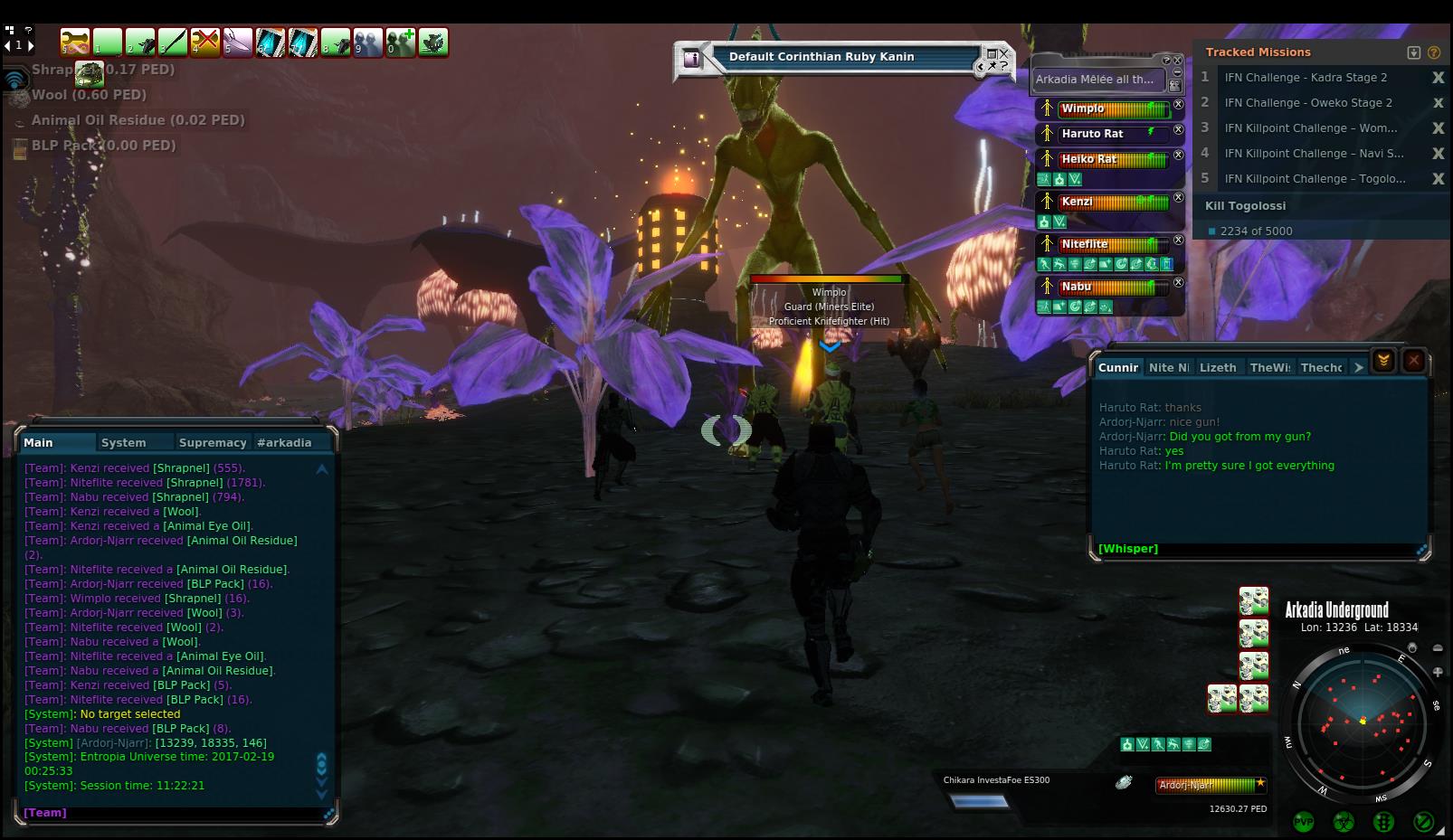The height and width of the screenshot is (840, 1453).
Task: Select the #arkadia chat channel tab
Action: pos(284,442)
